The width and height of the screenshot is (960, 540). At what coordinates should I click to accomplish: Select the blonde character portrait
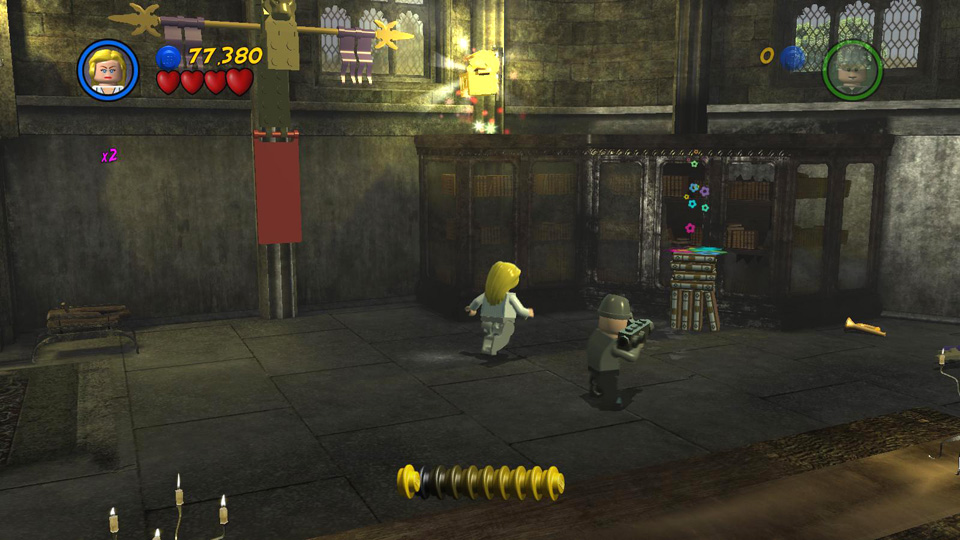pyautogui.click(x=108, y=70)
